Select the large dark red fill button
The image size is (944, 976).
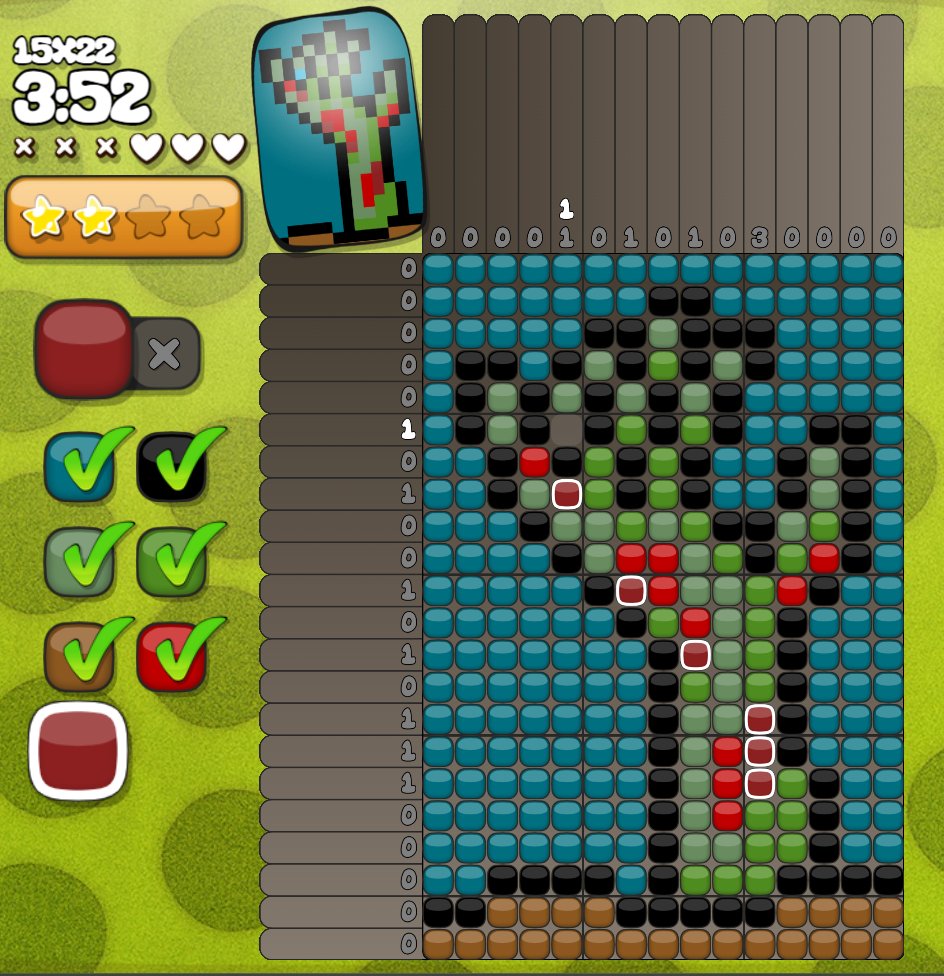coord(84,349)
